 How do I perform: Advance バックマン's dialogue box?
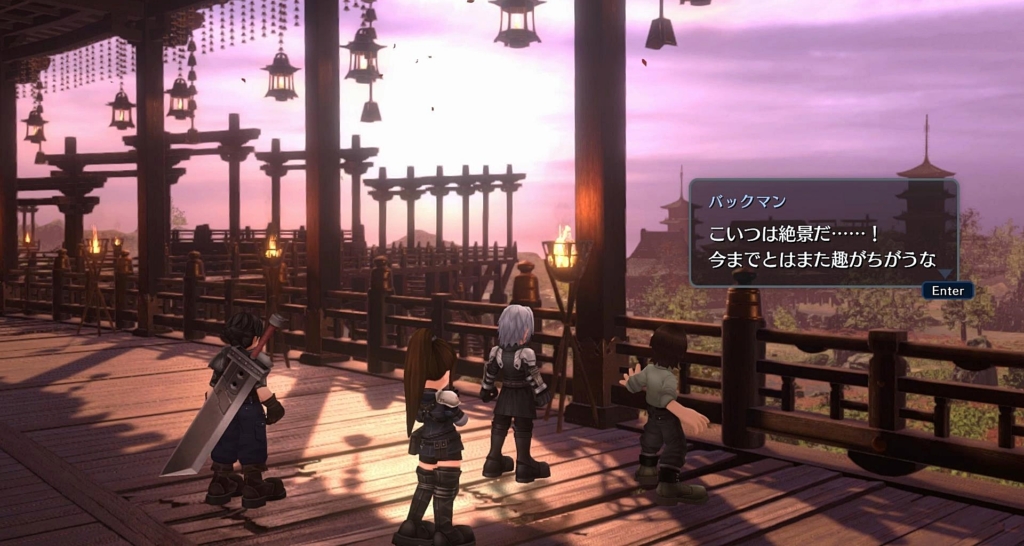(946, 290)
